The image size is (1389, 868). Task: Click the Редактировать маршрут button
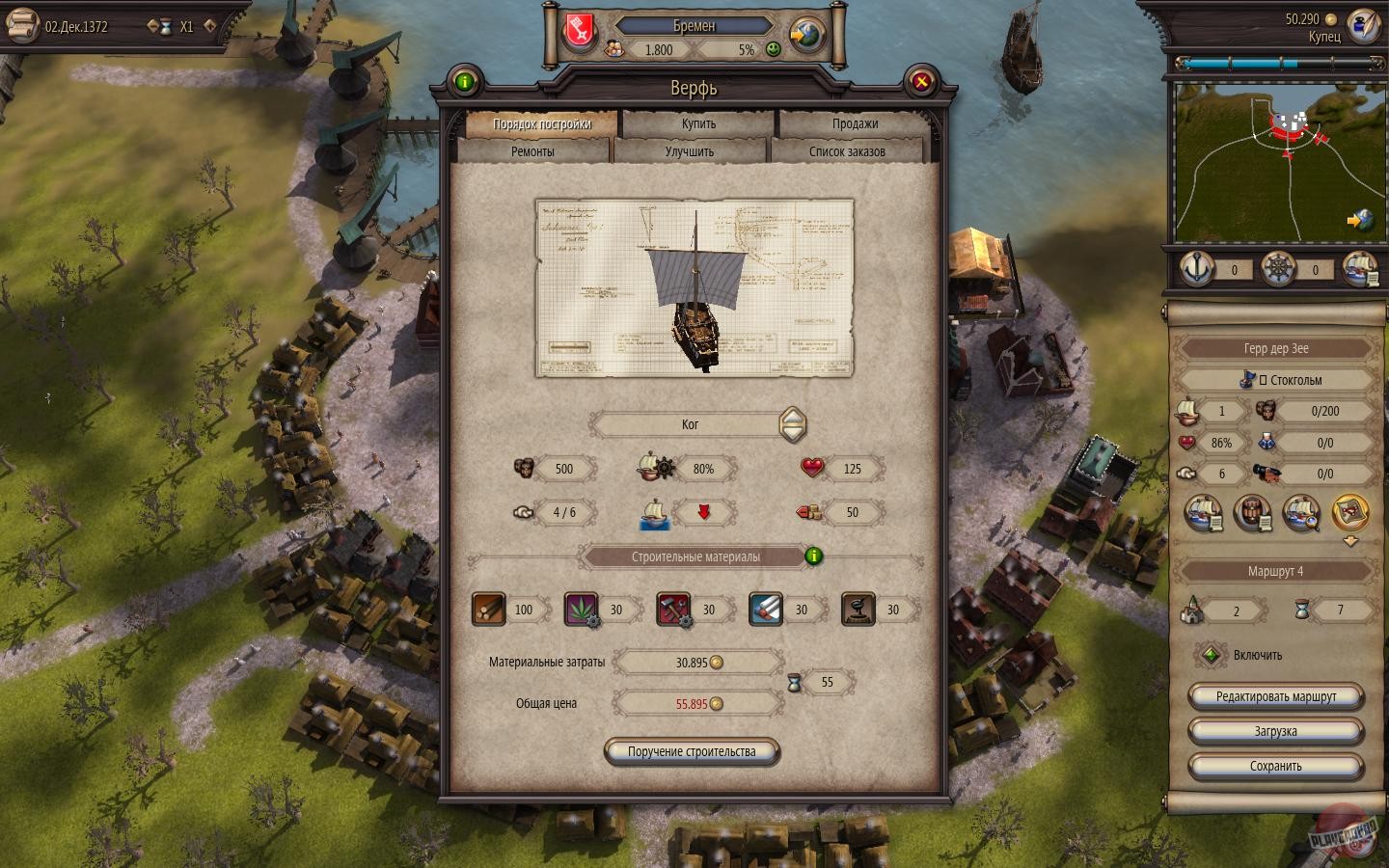pos(1275,695)
